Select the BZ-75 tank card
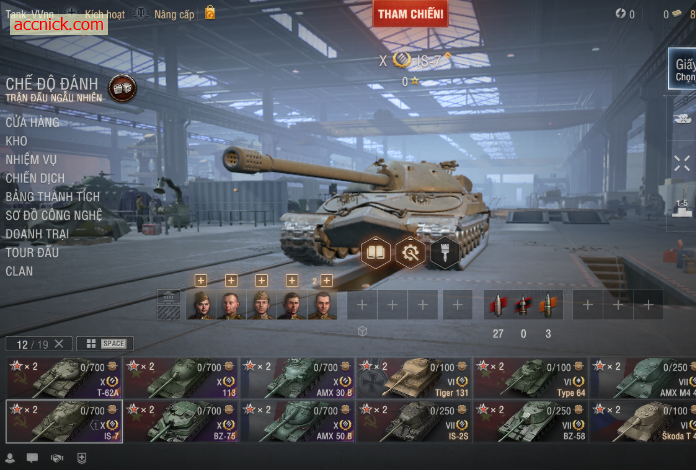This screenshot has width=696, height=470. 180,421
